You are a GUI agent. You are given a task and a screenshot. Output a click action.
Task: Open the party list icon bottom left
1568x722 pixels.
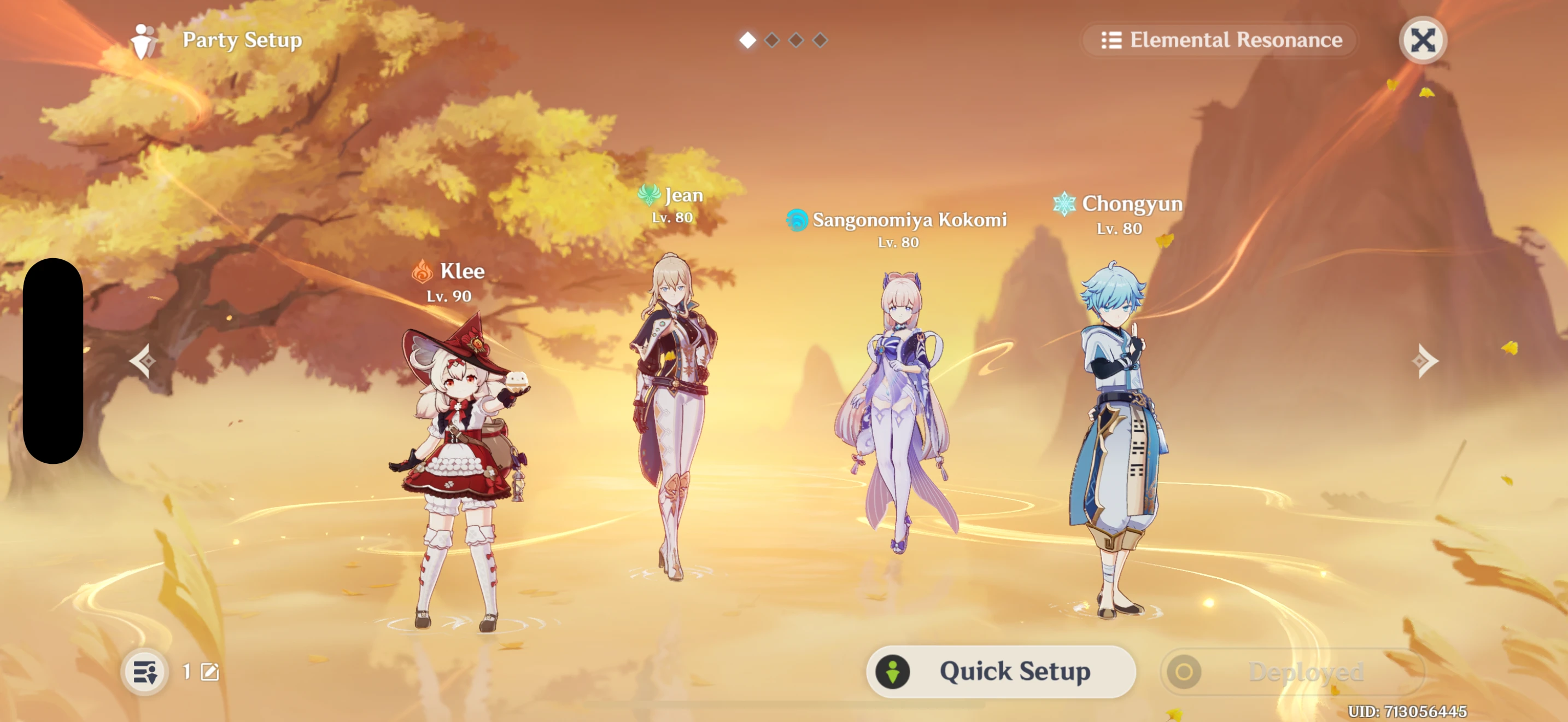click(144, 672)
